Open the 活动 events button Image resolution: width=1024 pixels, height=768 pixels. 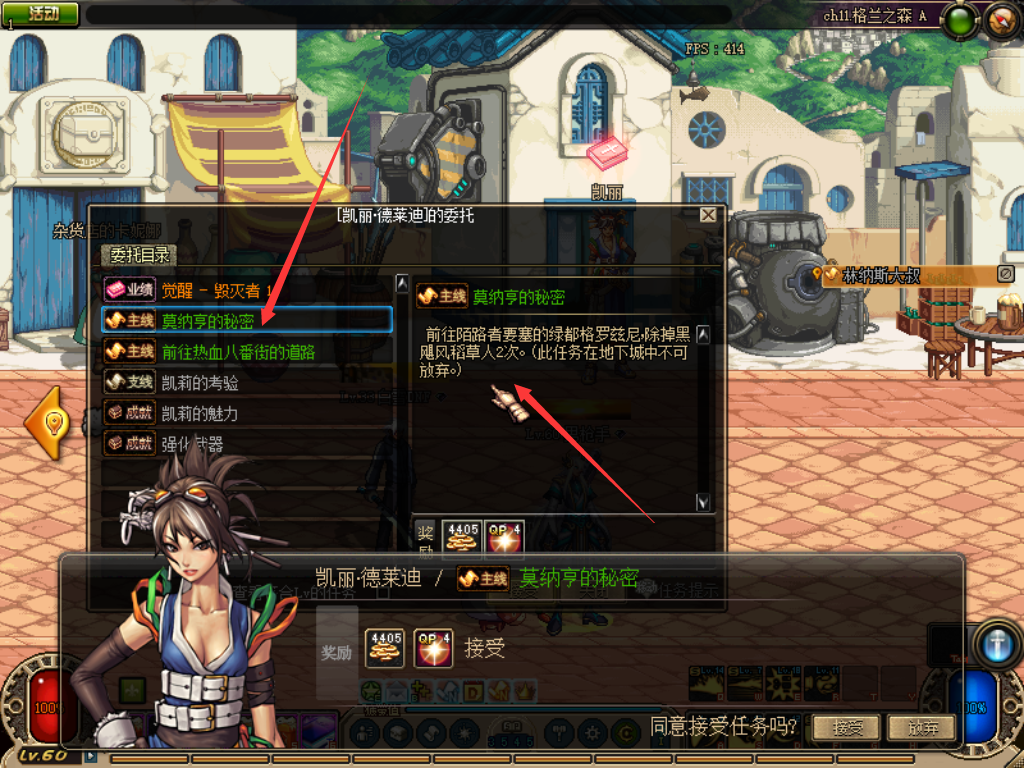coord(43,13)
